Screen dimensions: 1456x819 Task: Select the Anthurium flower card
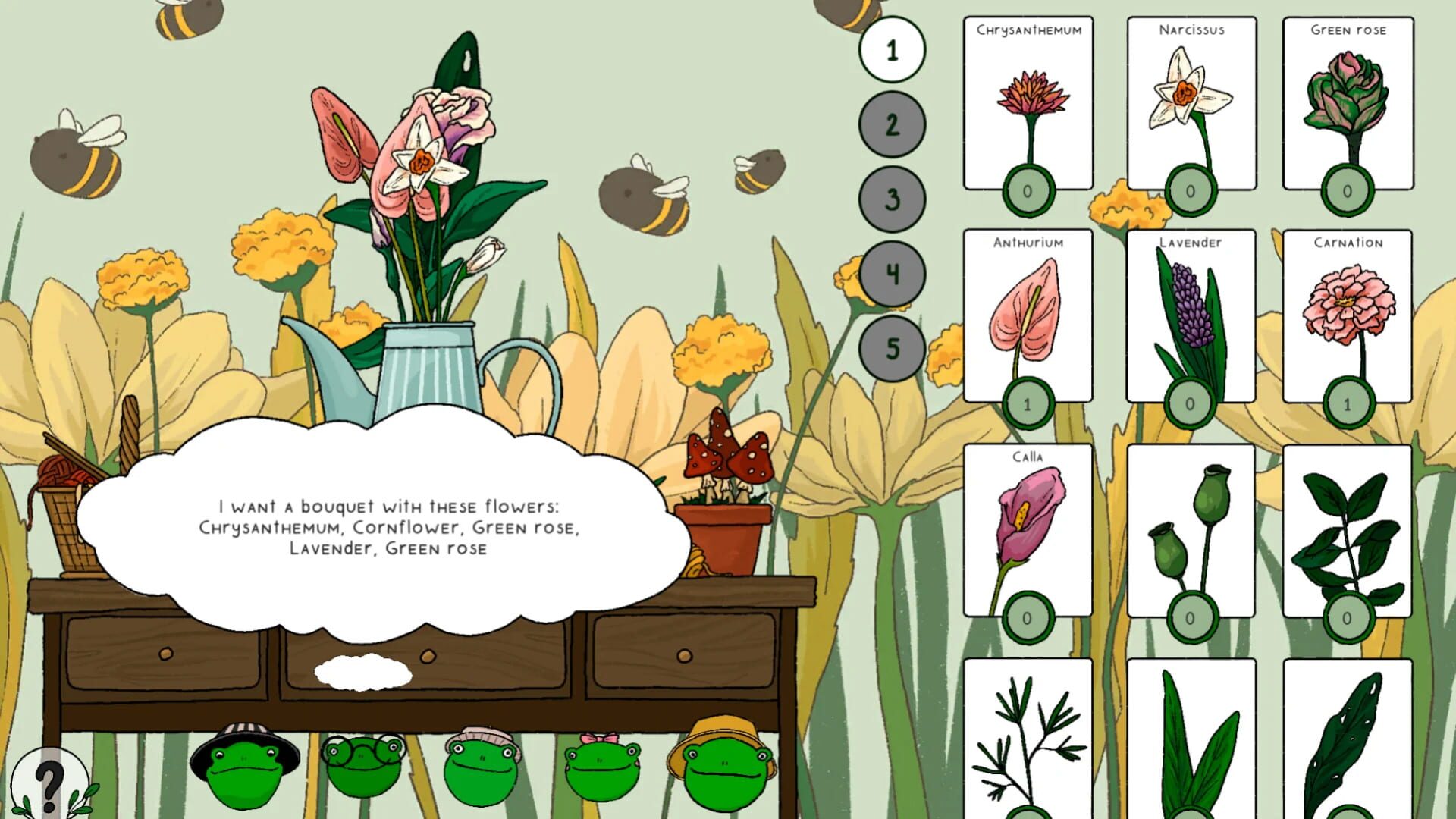click(x=1028, y=318)
